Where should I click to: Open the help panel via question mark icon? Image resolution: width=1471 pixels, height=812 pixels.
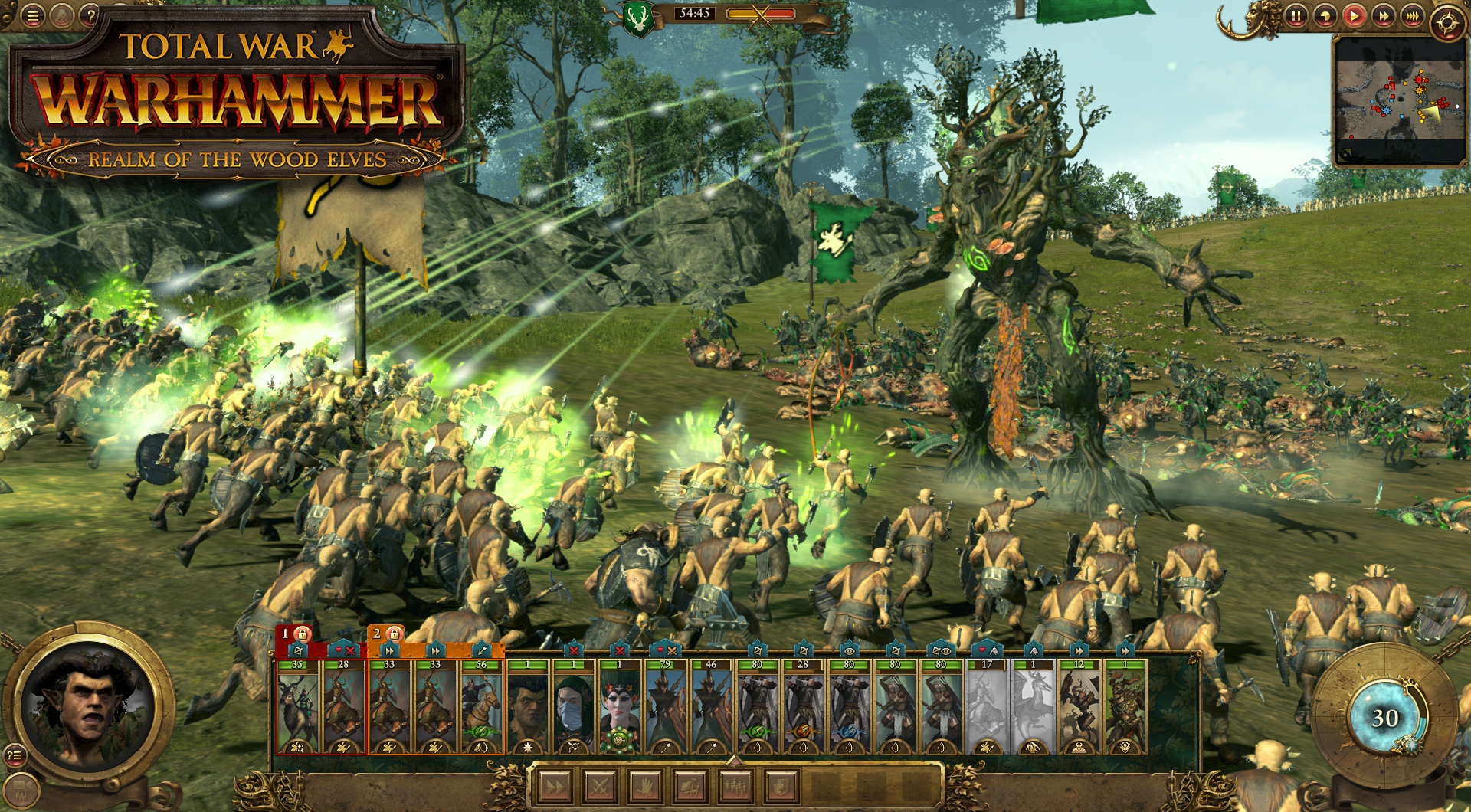[x=89, y=14]
